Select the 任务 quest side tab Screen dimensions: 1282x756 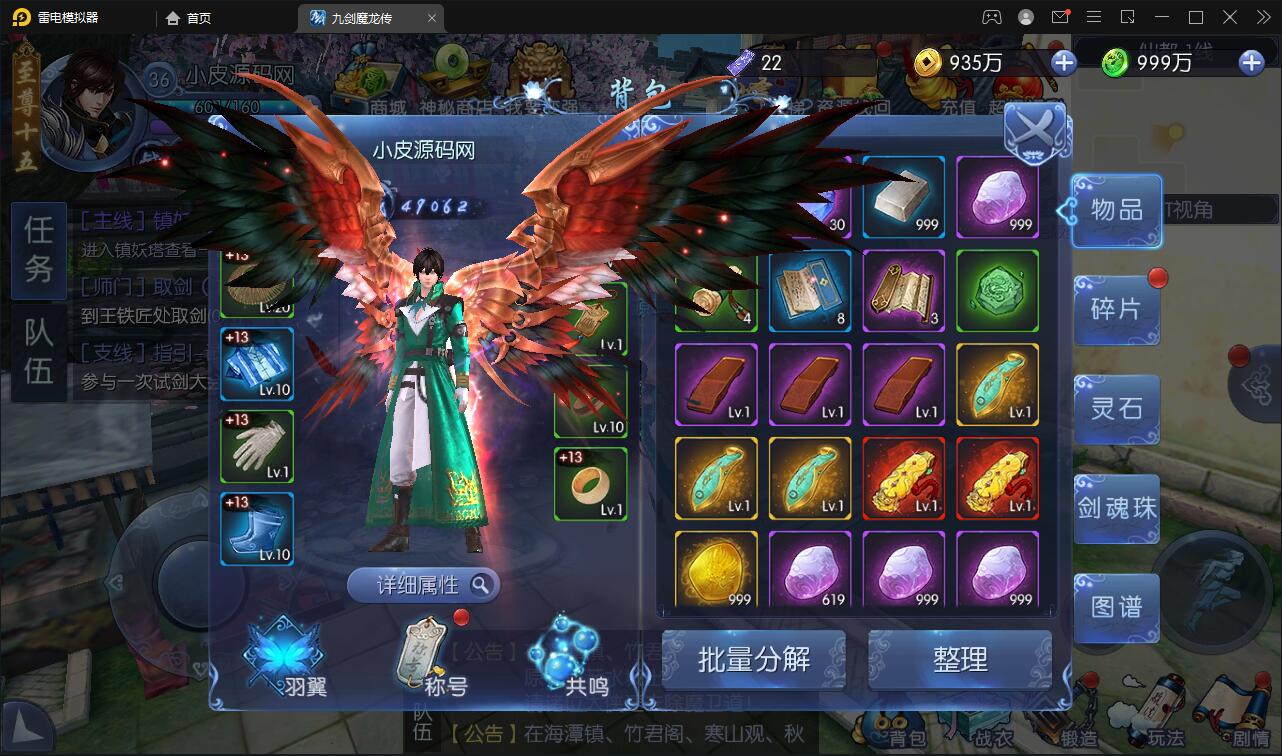(37, 251)
